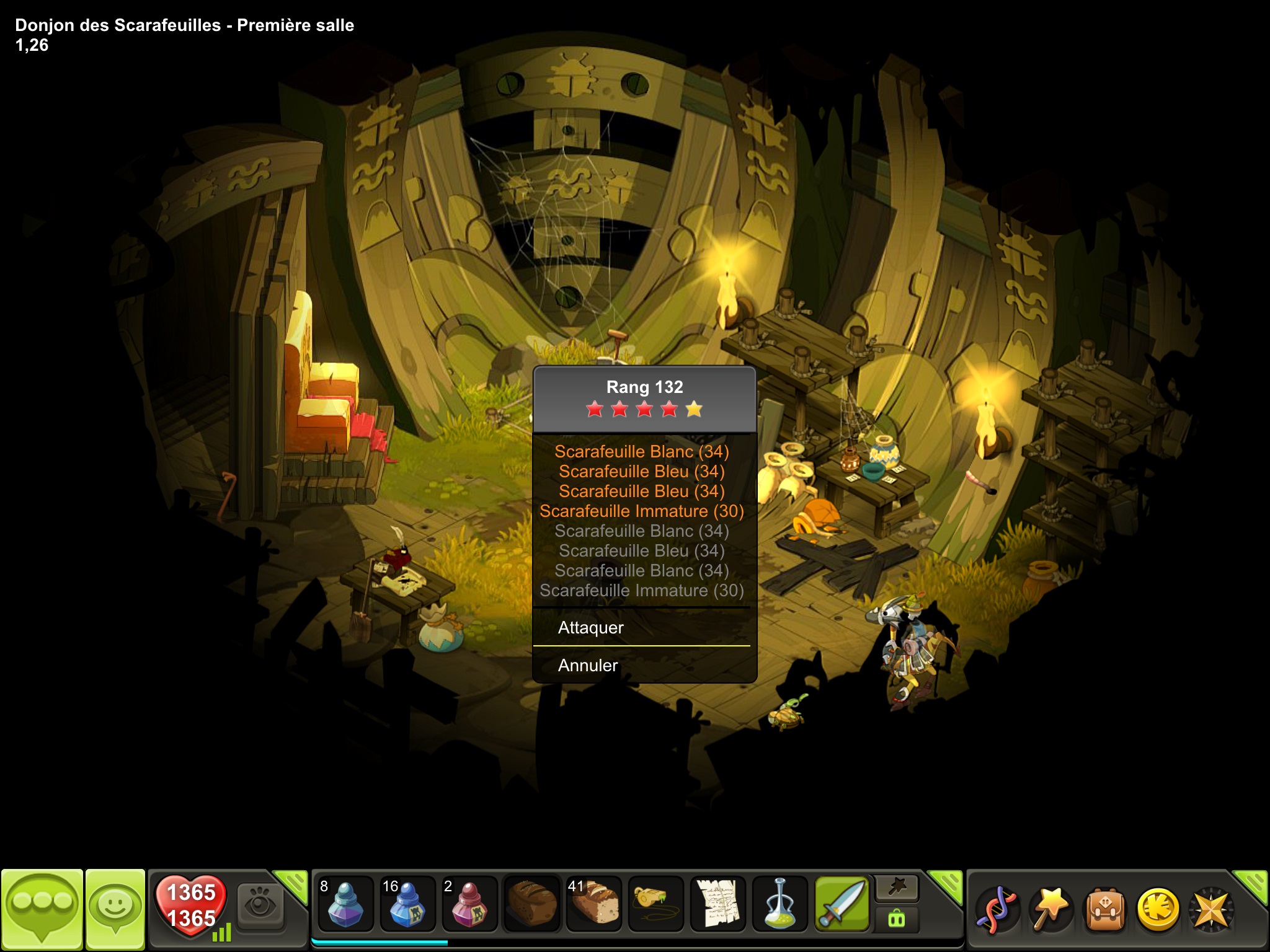Viewport: 1270px width, 952px height.
Task: Use the red potion with count 2
Action: (469, 905)
